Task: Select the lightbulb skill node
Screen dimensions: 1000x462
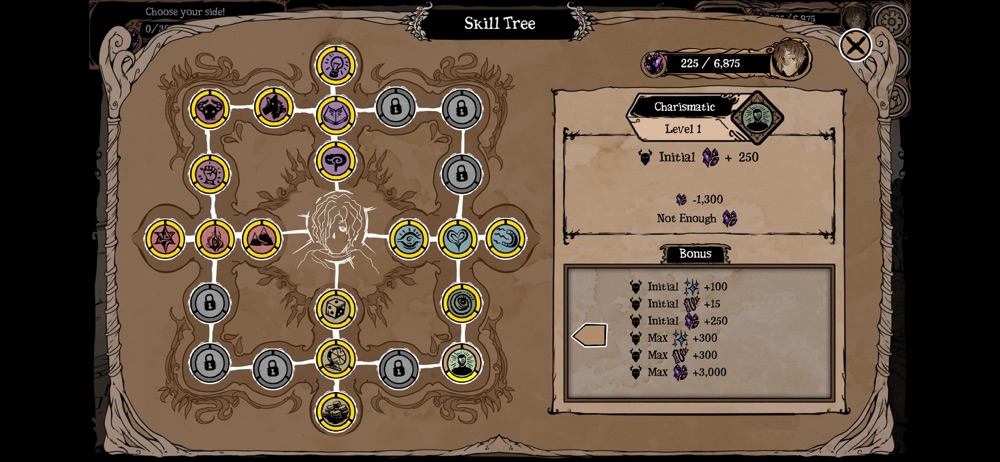Action: tap(336, 64)
